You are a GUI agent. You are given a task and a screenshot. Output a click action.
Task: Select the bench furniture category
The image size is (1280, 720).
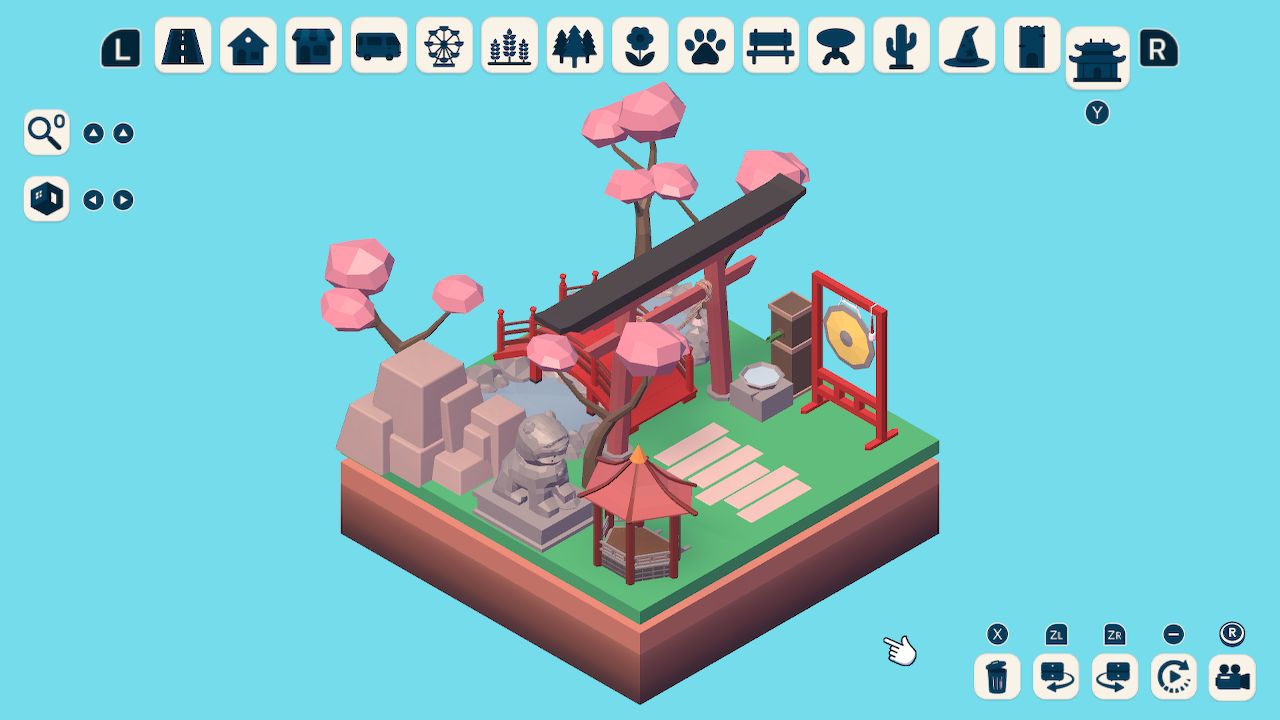(770, 45)
